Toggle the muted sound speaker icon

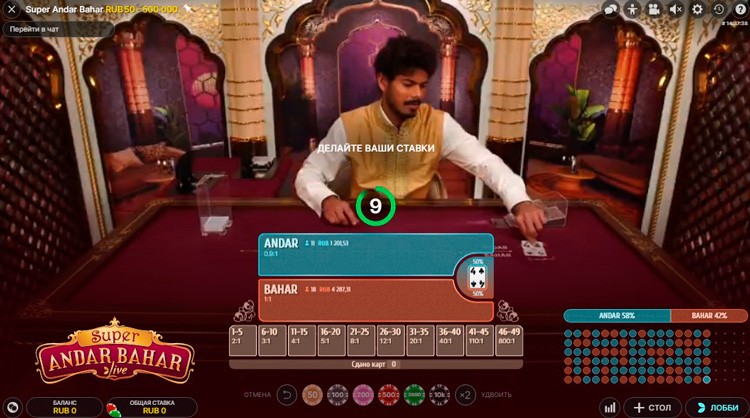[675, 9]
